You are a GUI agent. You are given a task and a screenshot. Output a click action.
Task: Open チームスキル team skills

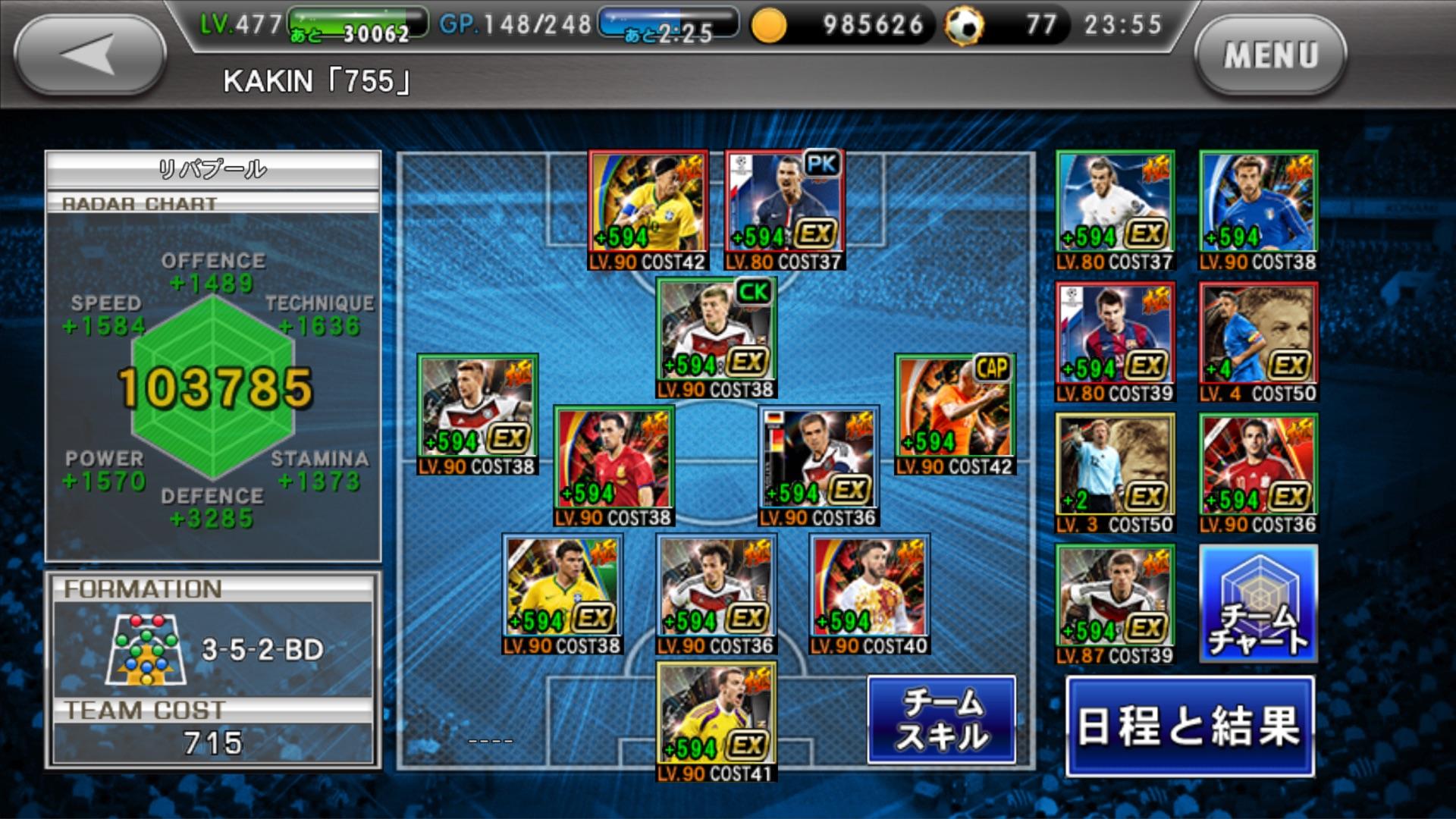941,720
